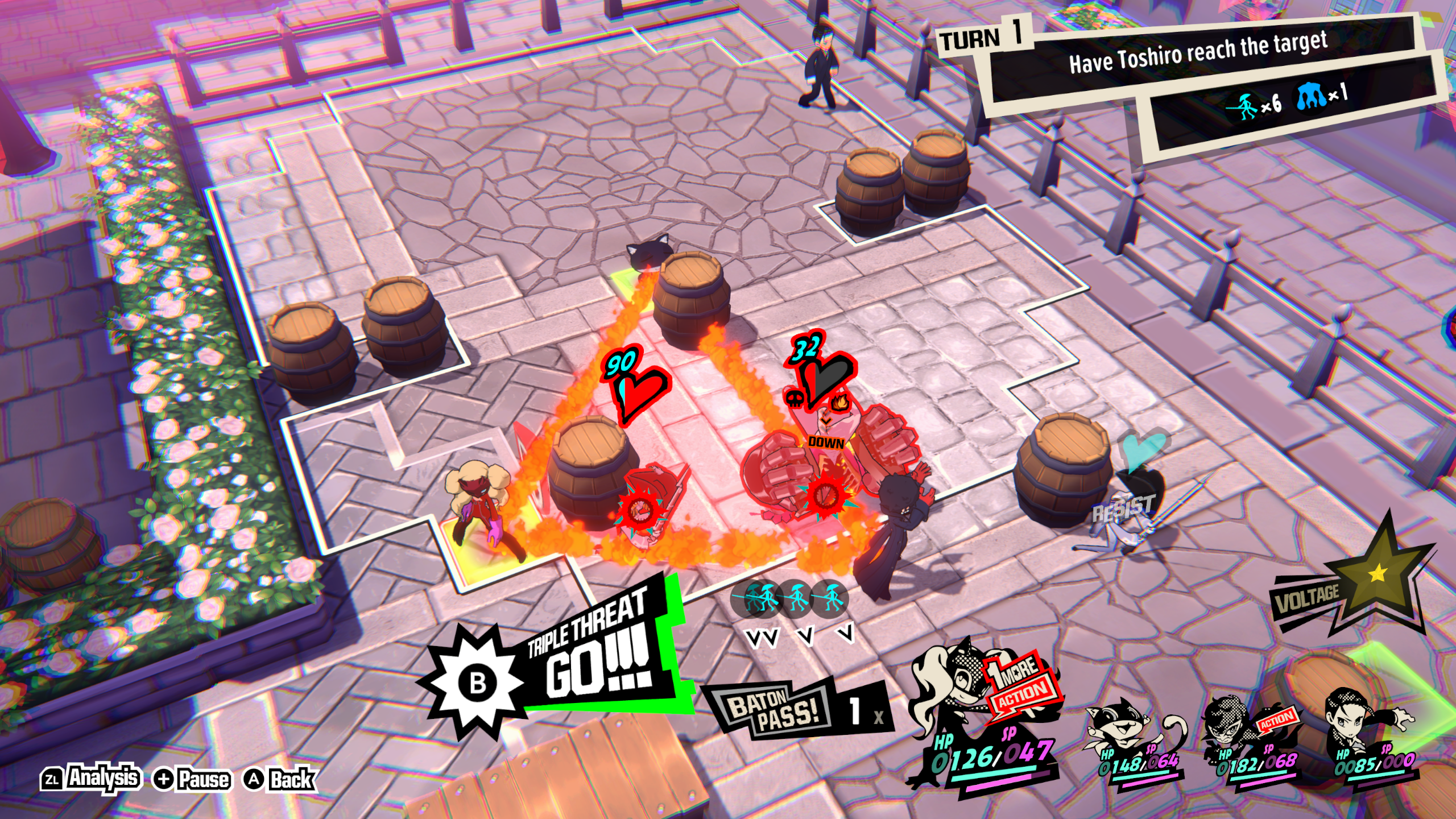This screenshot has width=1456, height=819.
Task: Open the Analysis view
Action: click(x=91, y=778)
